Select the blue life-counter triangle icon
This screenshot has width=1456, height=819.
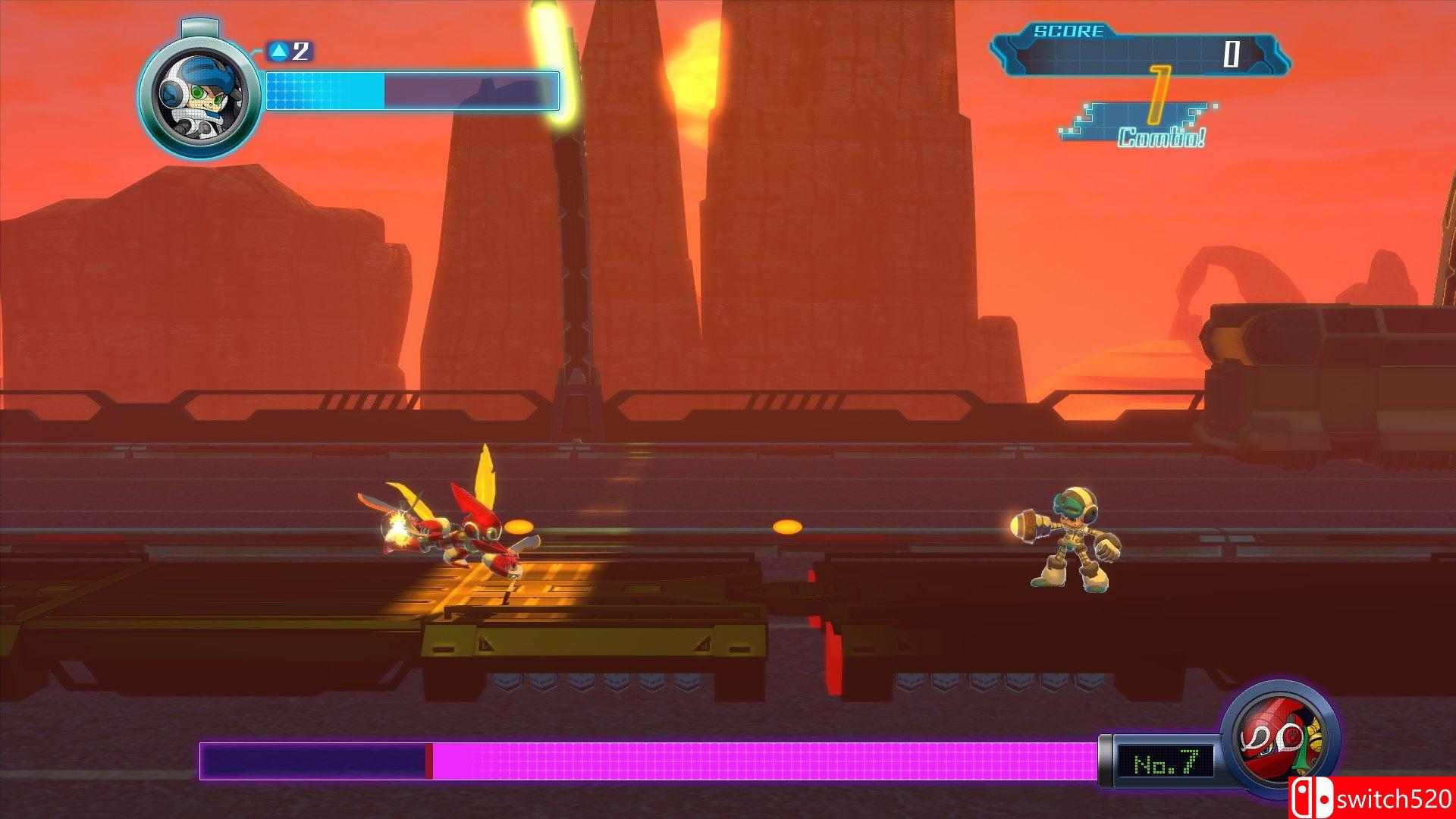(x=280, y=51)
